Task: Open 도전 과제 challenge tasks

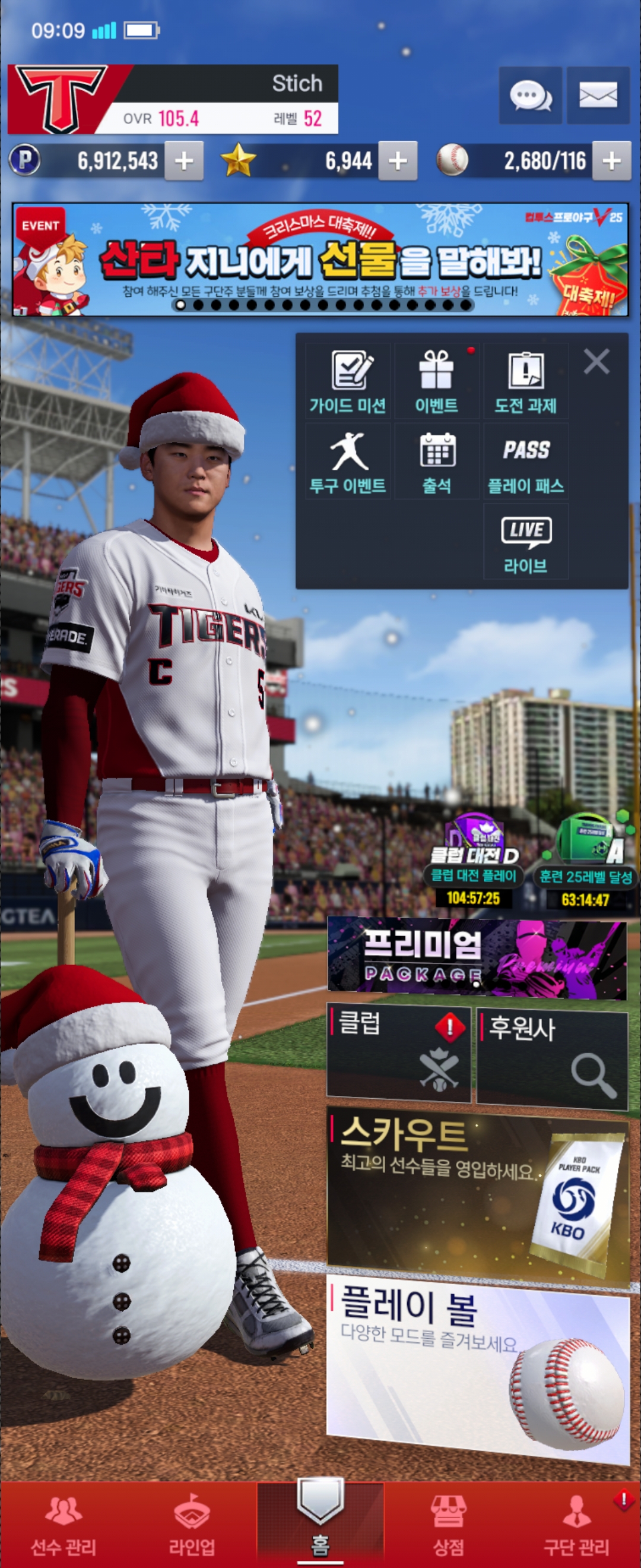Action: 525,382
